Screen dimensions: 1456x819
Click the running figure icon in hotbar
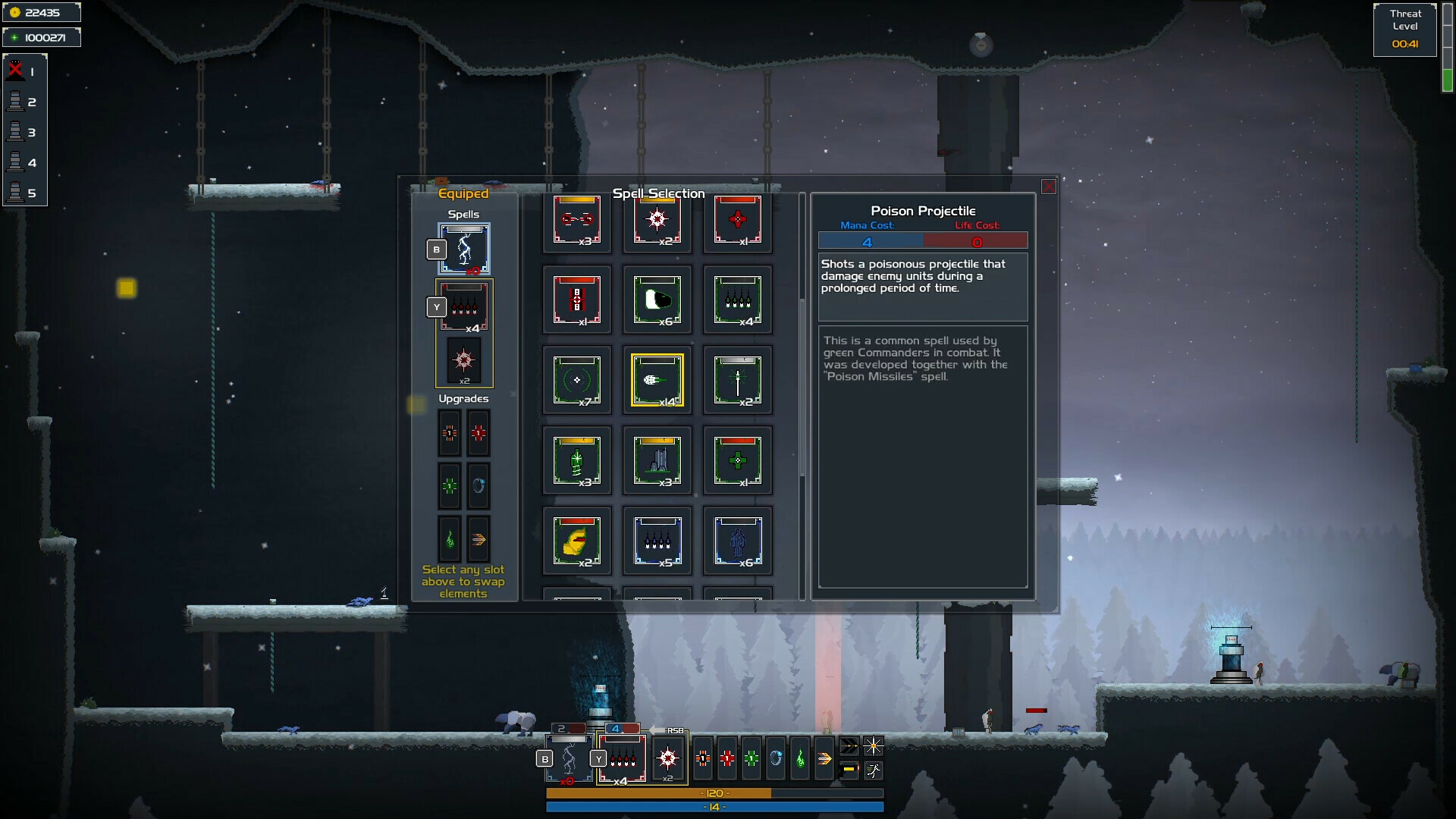874,770
